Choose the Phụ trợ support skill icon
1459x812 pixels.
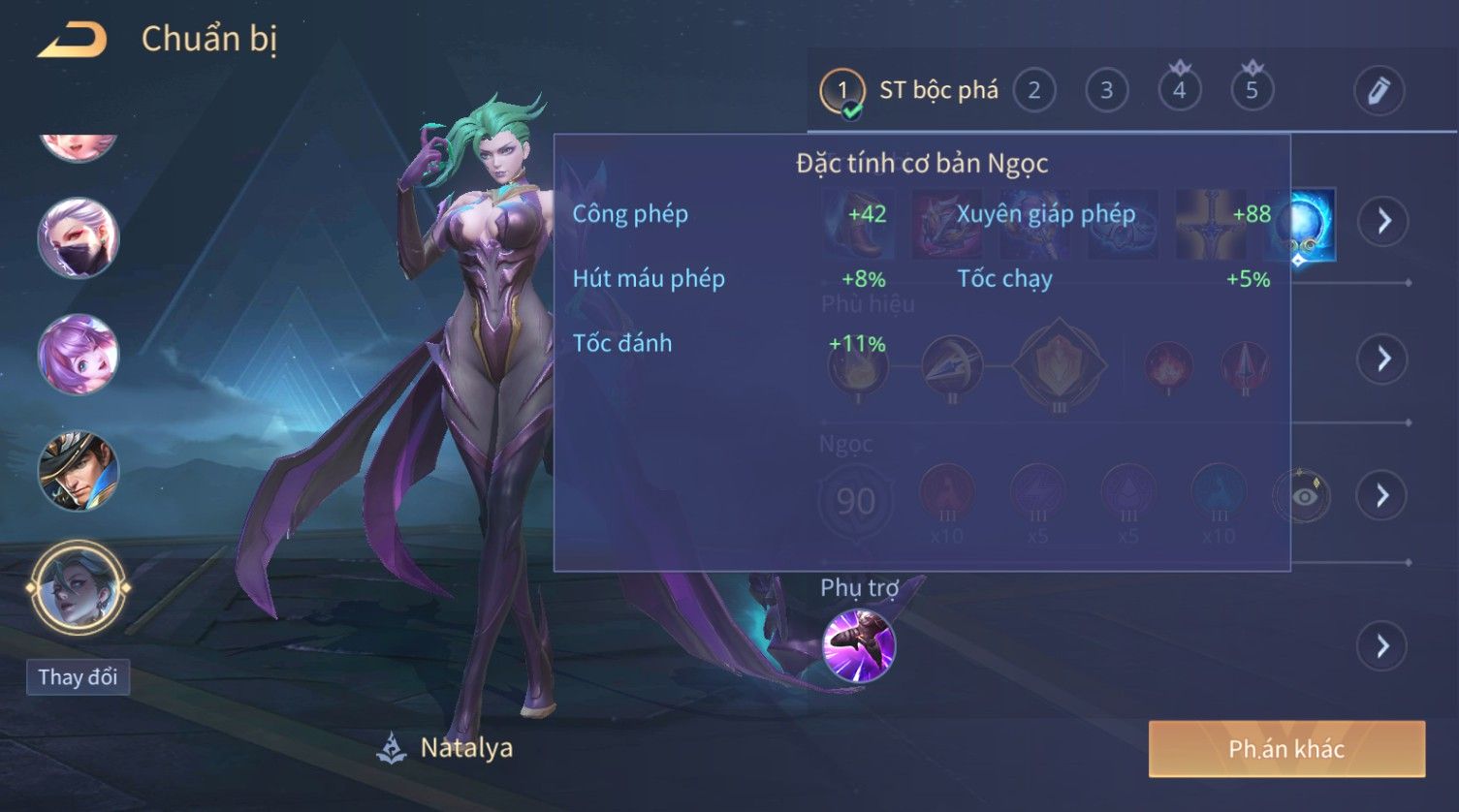coord(858,645)
